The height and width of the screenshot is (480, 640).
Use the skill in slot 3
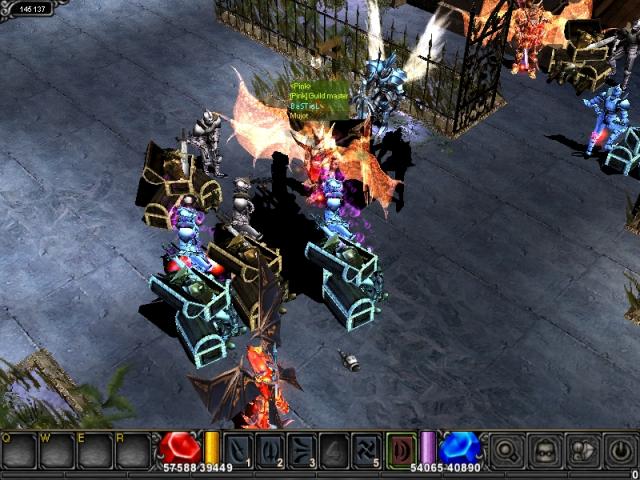point(302,451)
